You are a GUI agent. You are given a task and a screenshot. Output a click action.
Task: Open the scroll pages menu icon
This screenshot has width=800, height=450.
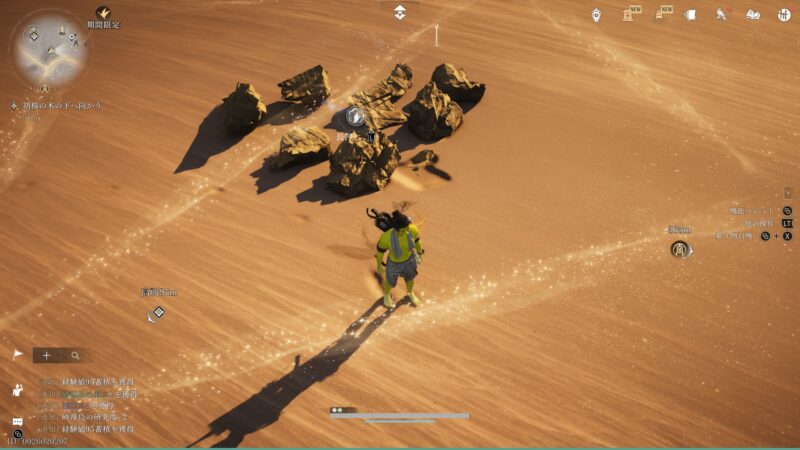[x=690, y=14]
